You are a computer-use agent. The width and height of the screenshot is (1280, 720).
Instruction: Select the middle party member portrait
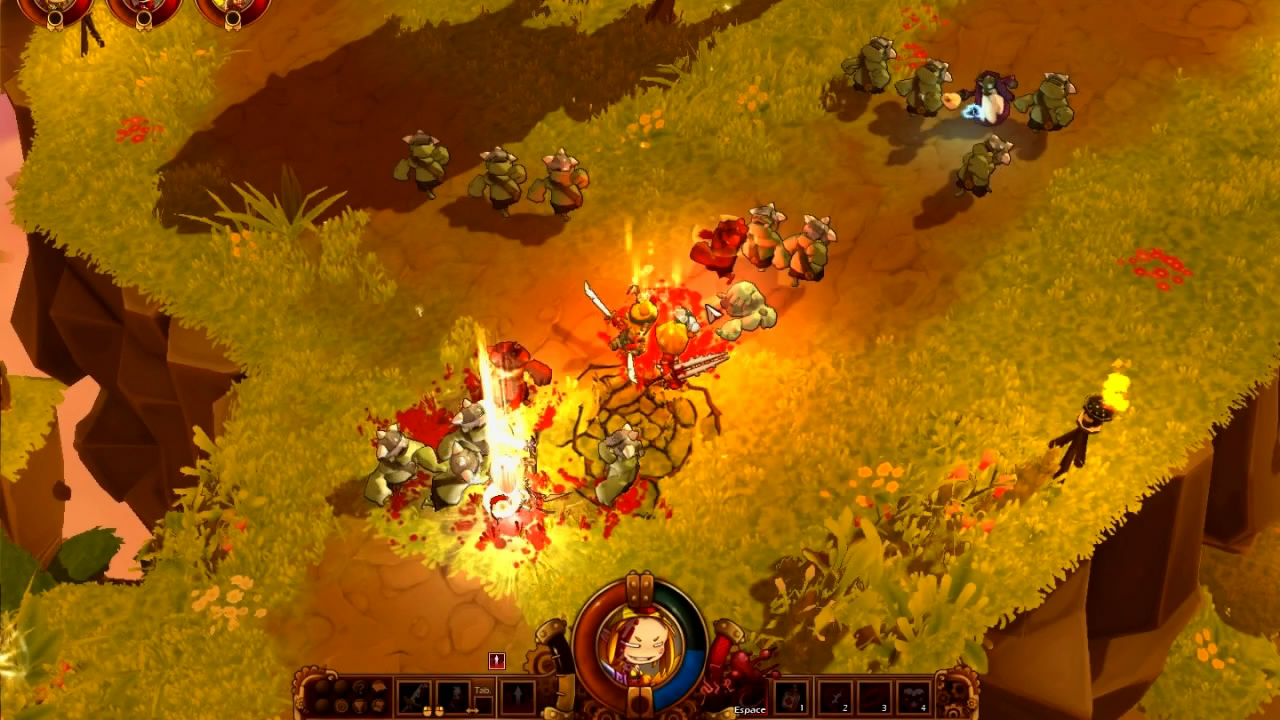[x=145, y=8]
